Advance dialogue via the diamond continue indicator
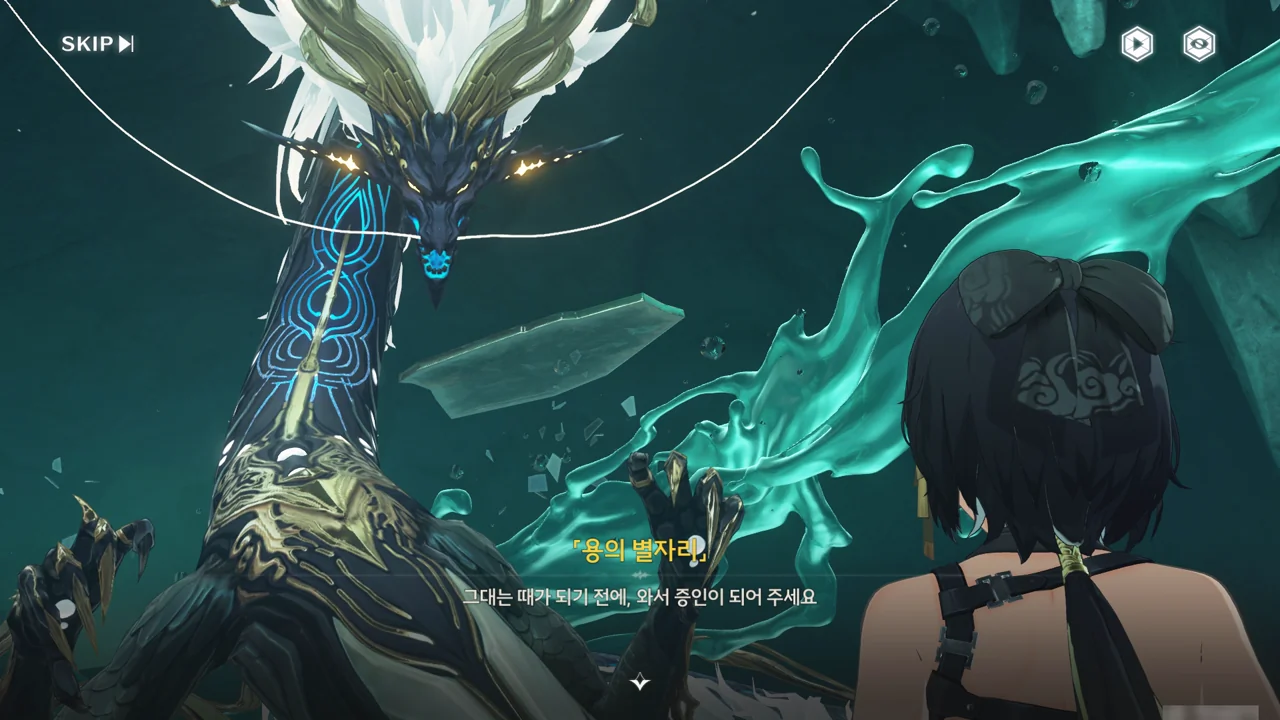Image resolution: width=1280 pixels, height=720 pixels. [640, 682]
